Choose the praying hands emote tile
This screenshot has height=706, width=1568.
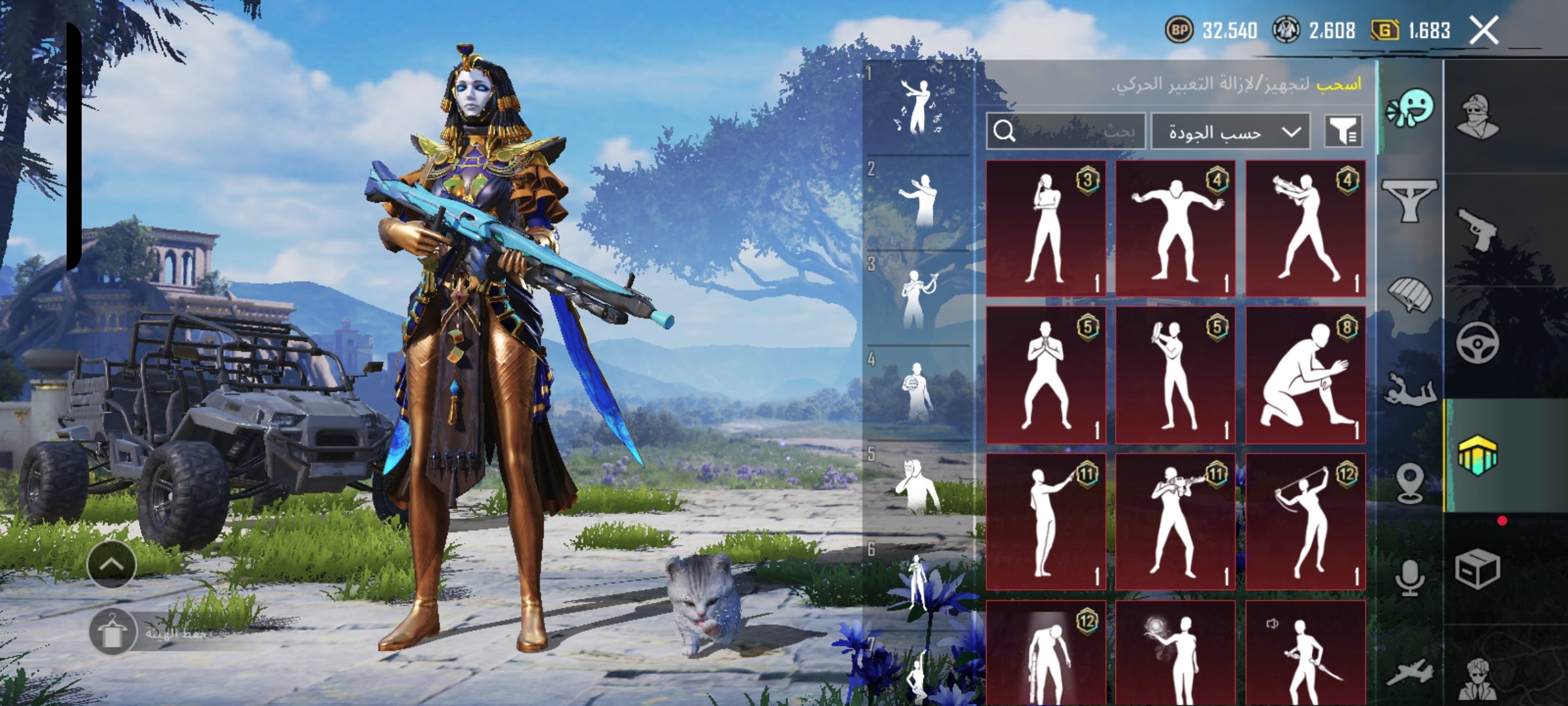(1045, 375)
